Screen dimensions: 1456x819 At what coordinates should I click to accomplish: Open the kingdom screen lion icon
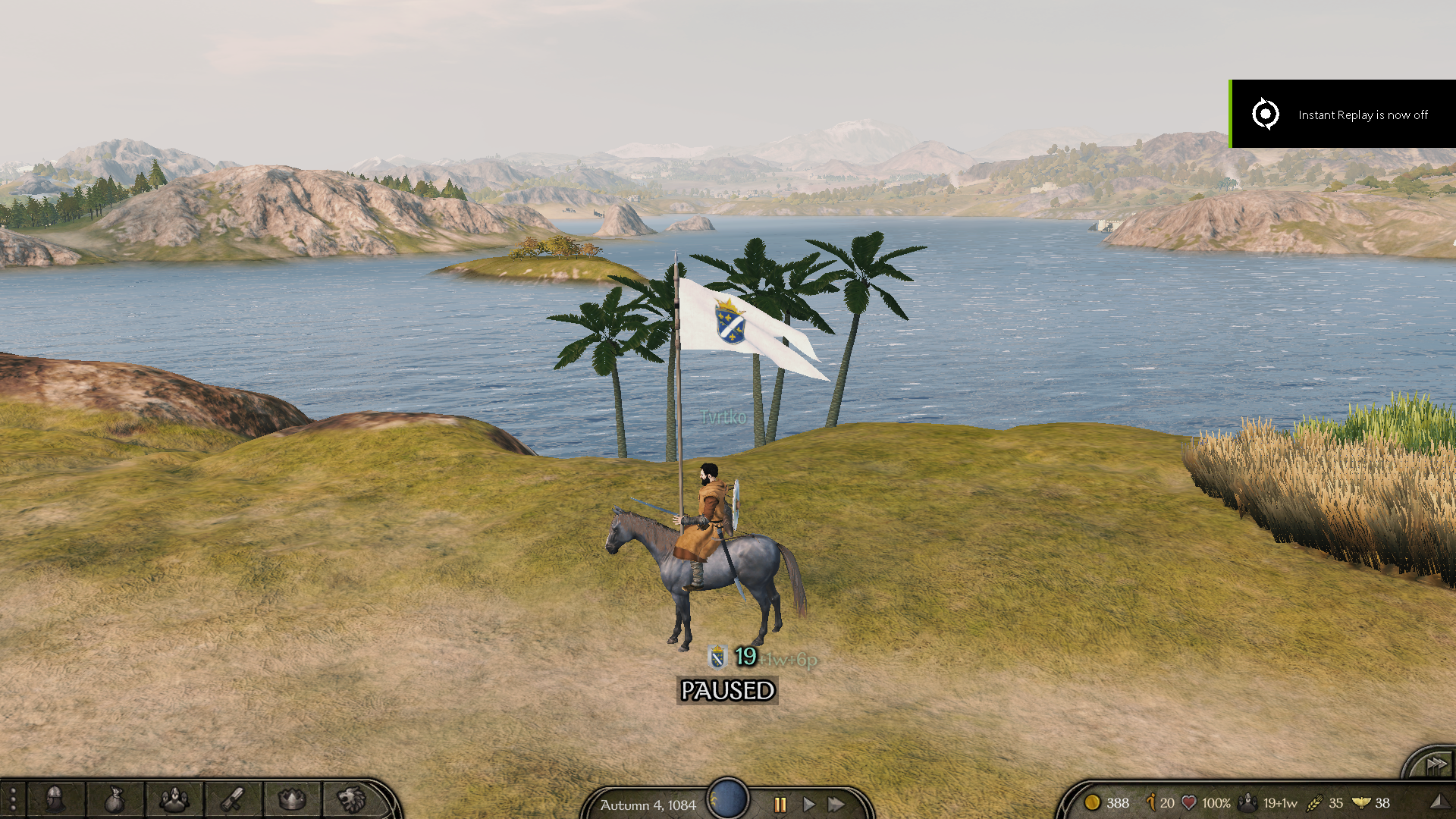click(351, 799)
